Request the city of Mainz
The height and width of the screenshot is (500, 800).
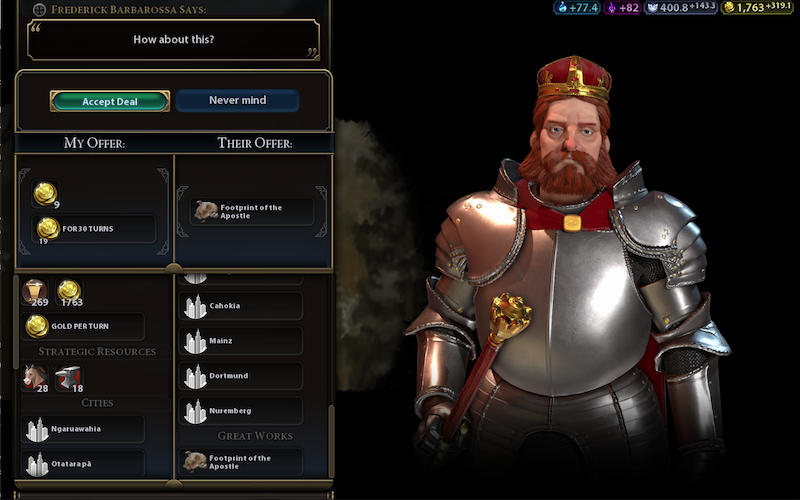241,341
